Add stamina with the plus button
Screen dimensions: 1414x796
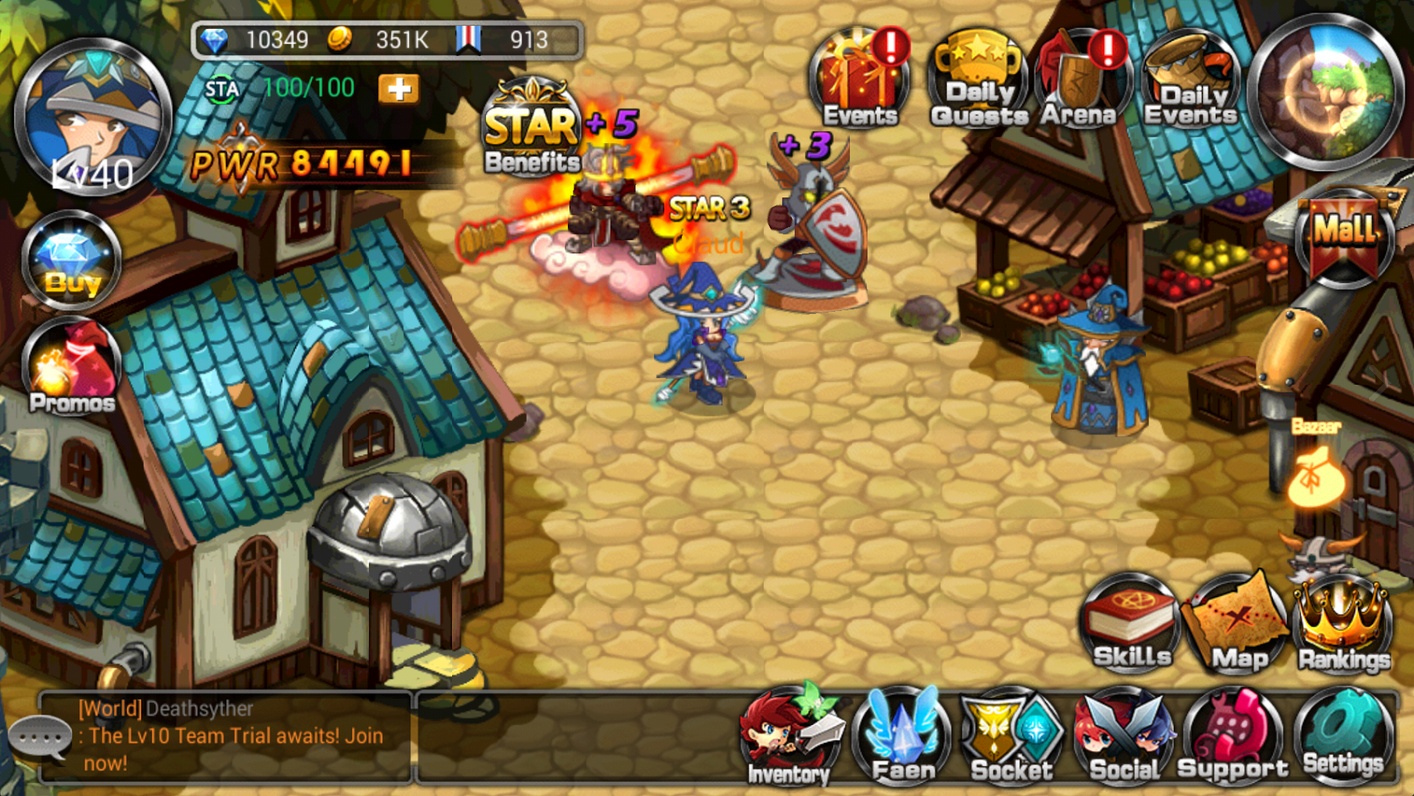[x=398, y=89]
